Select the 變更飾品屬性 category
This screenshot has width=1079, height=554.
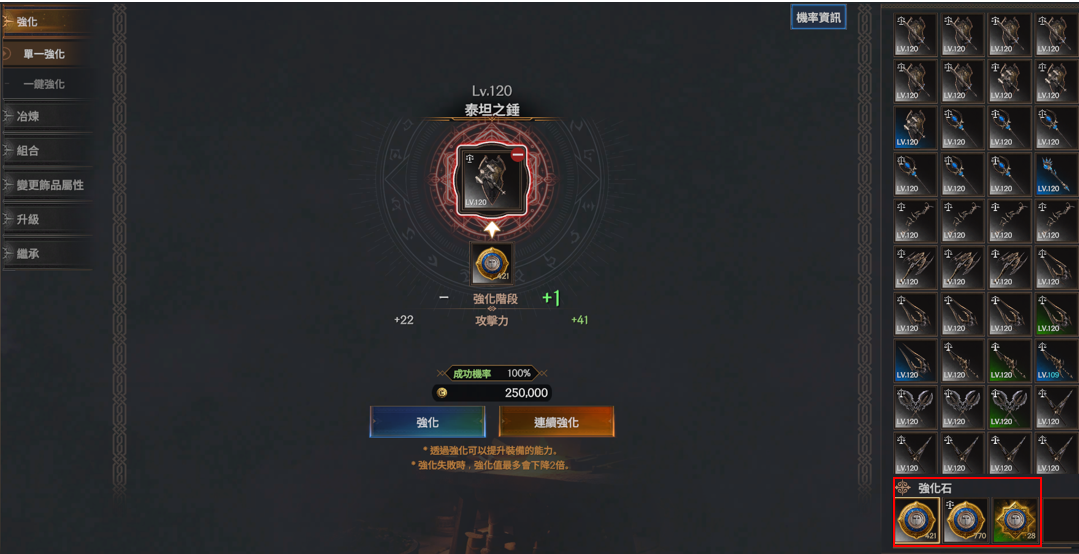[50, 185]
